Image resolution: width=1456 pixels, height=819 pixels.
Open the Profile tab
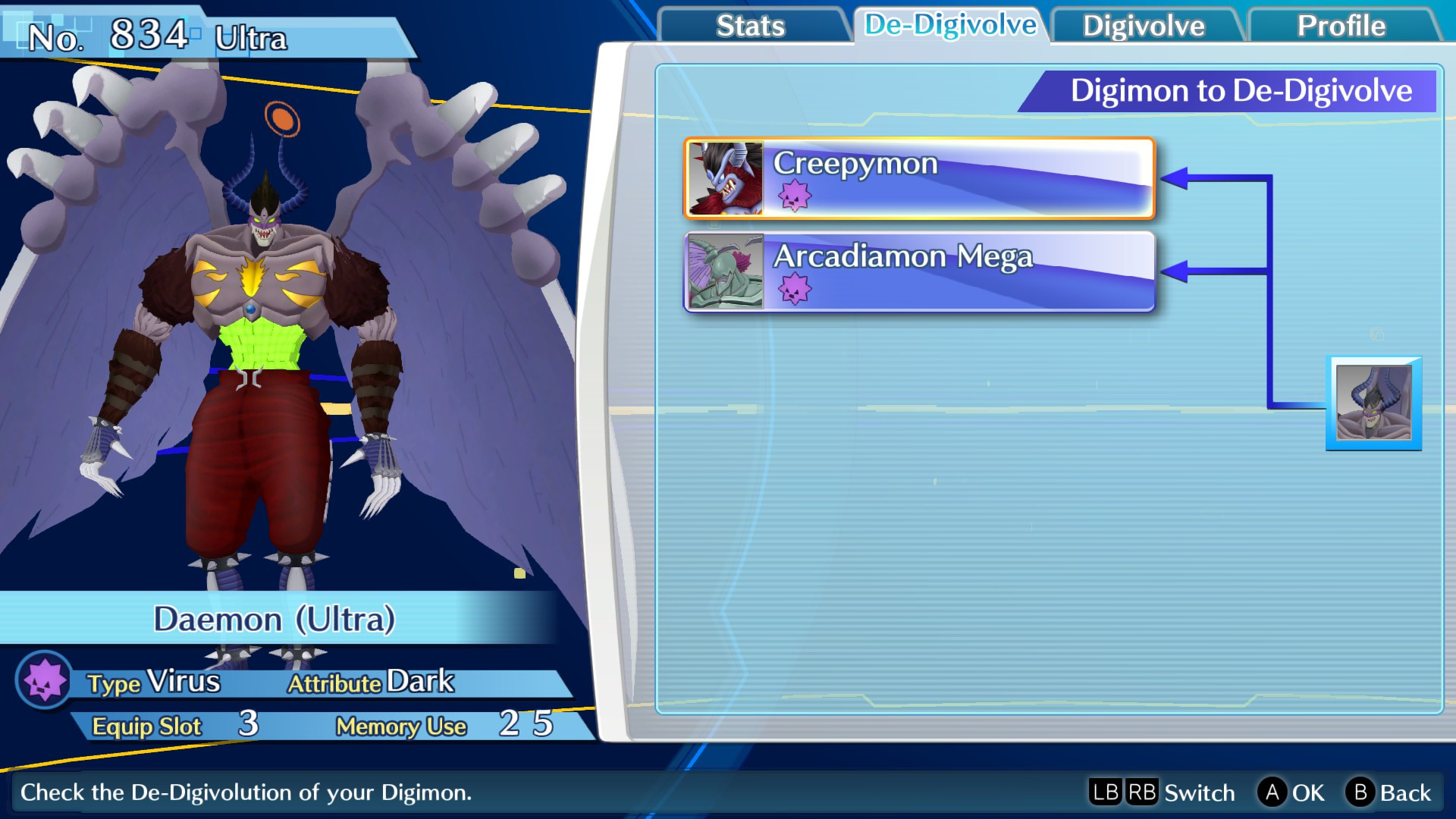[1341, 26]
